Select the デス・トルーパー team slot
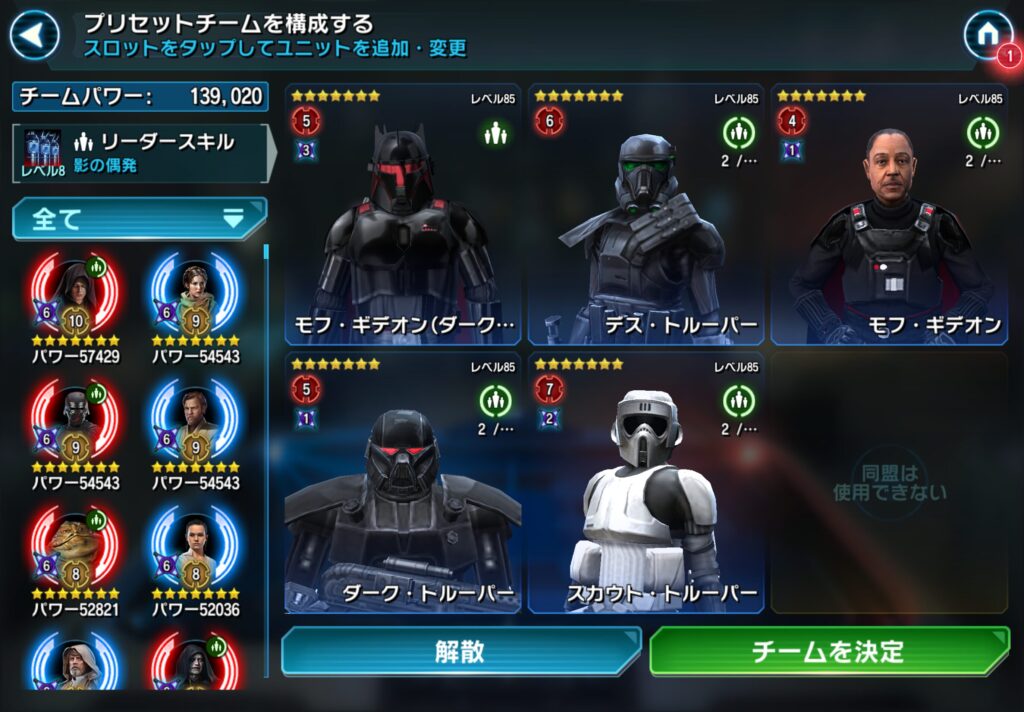This screenshot has width=1024, height=712. 646,214
